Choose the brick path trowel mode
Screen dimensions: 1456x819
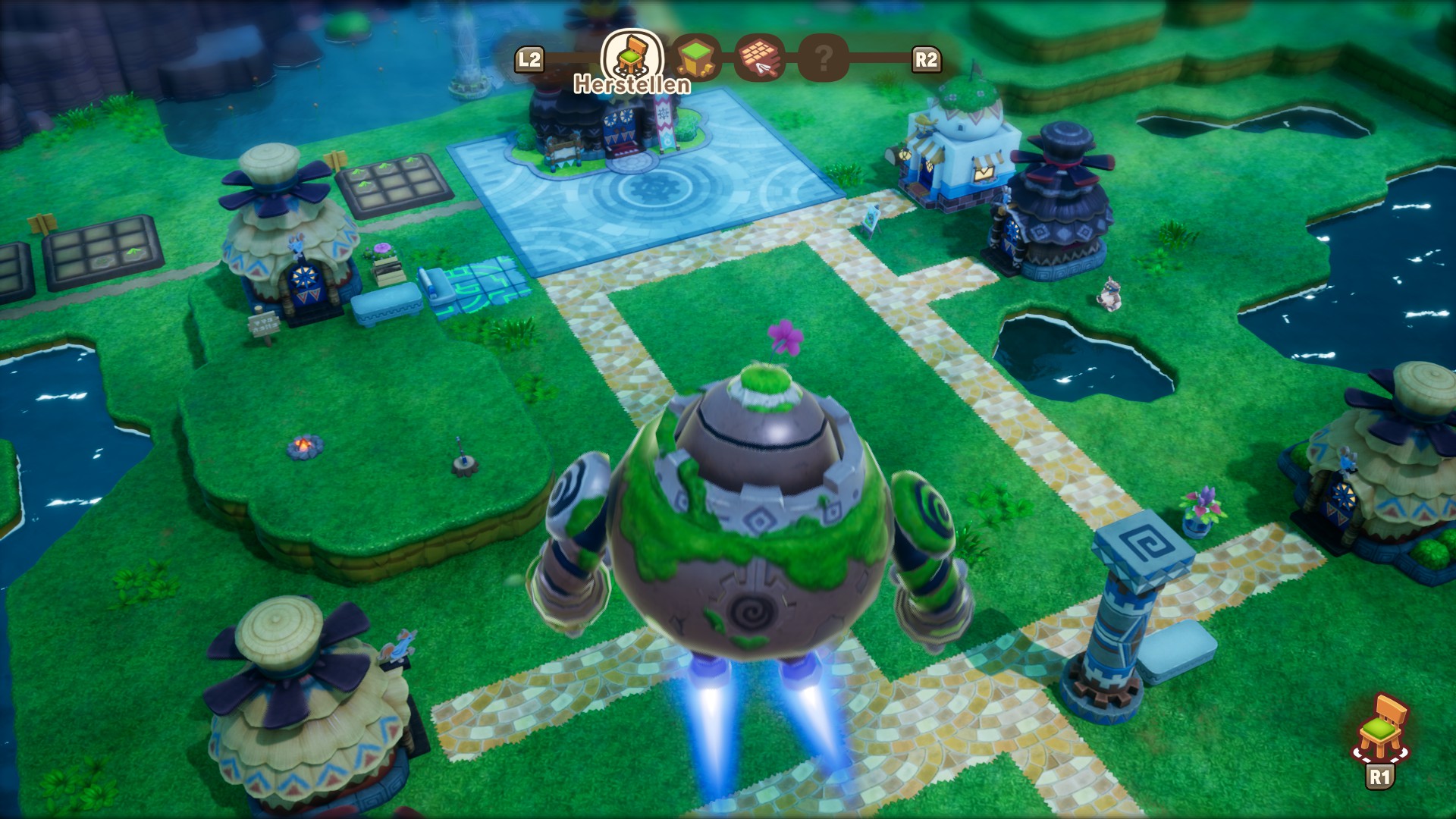[x=759, y=58]
